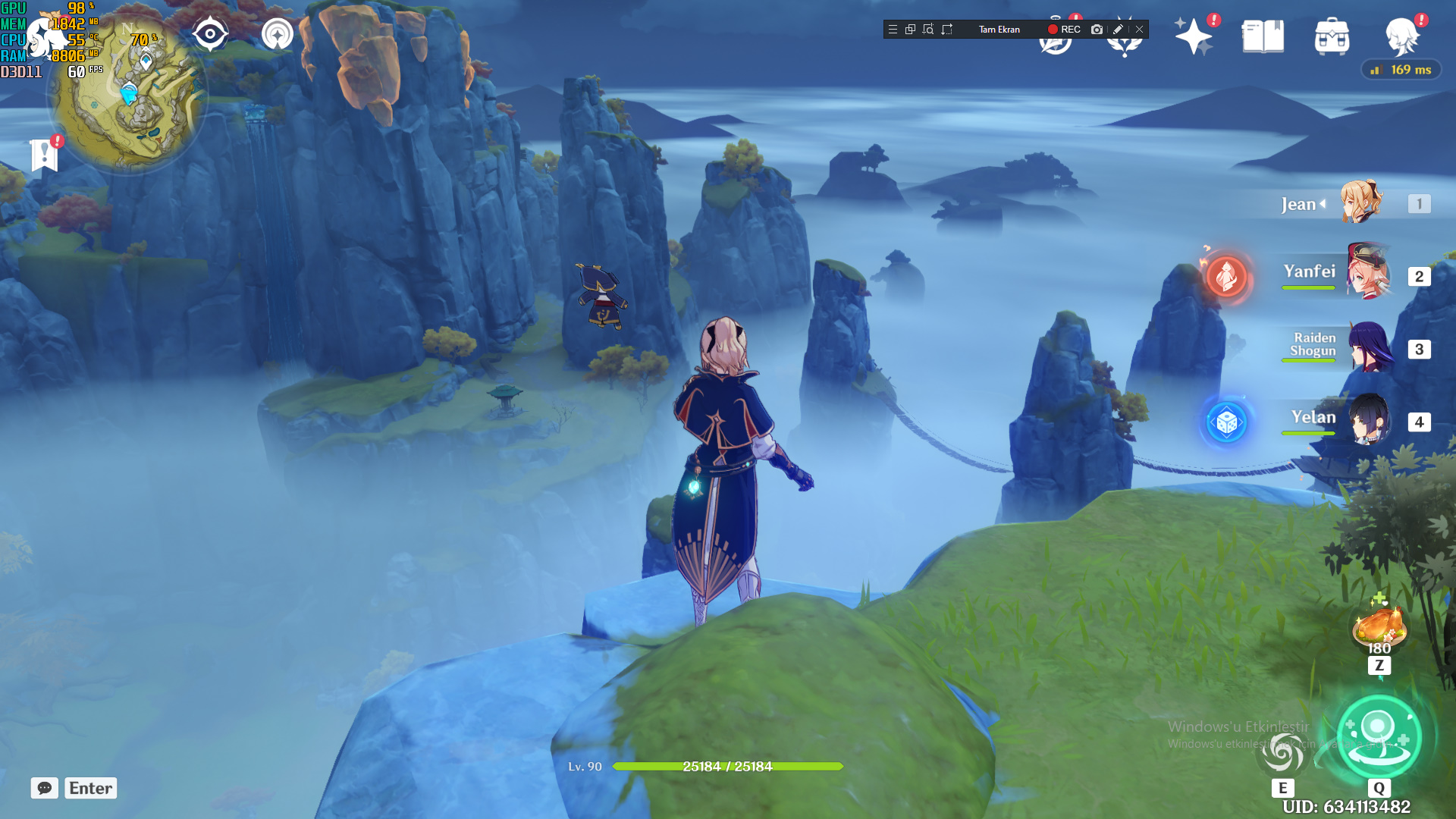
Task: Open the quest log bookmark icon
Action: click(45, 155)
